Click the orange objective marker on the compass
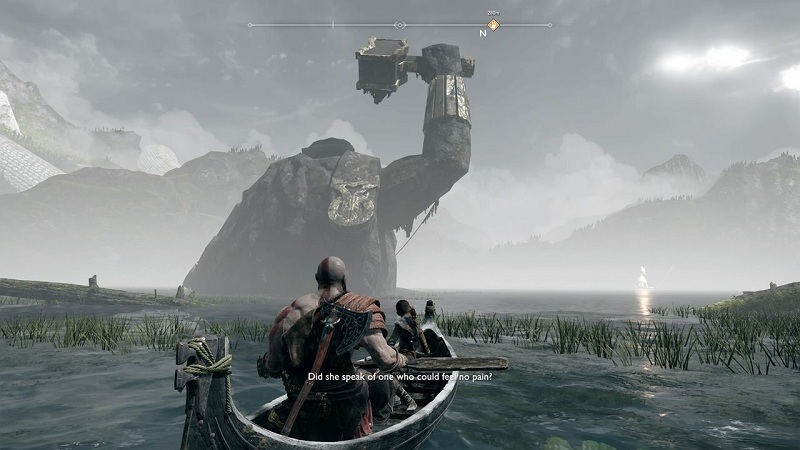Image resolution: width=800 pixels, height=450 pixels. click(x=492, y=24)
